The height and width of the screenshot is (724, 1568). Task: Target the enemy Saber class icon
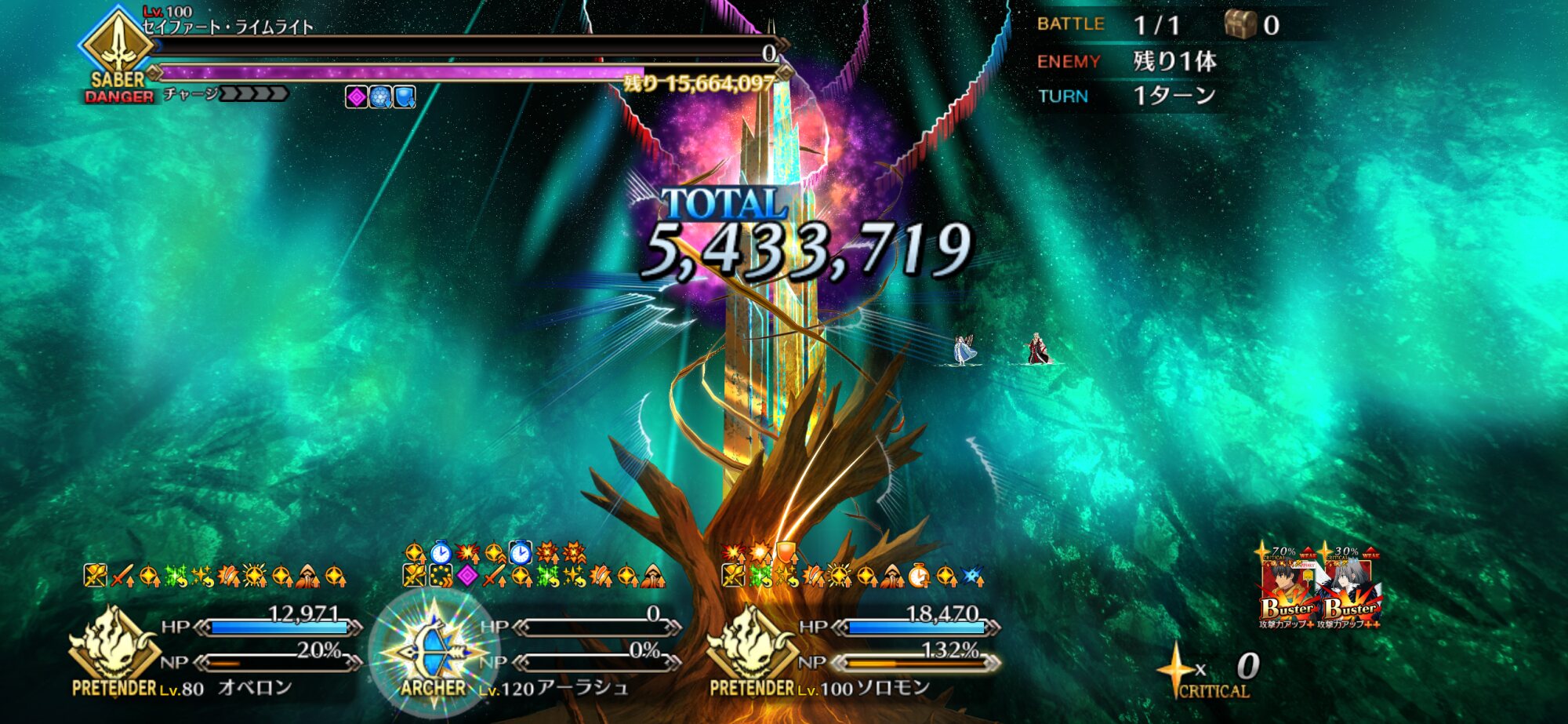(x=118, y=43)
